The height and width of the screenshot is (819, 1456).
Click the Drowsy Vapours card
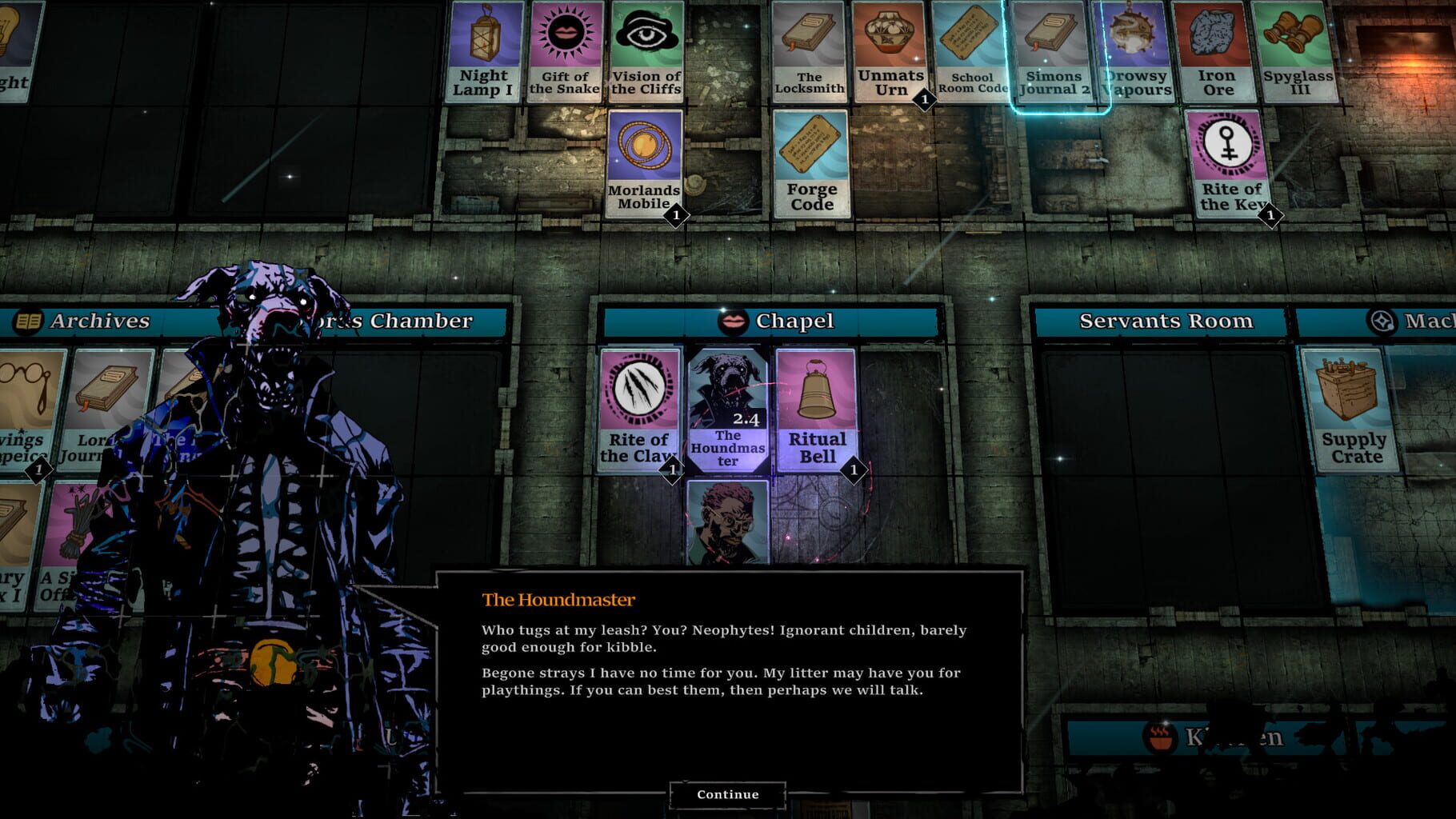click(1134, 50)
